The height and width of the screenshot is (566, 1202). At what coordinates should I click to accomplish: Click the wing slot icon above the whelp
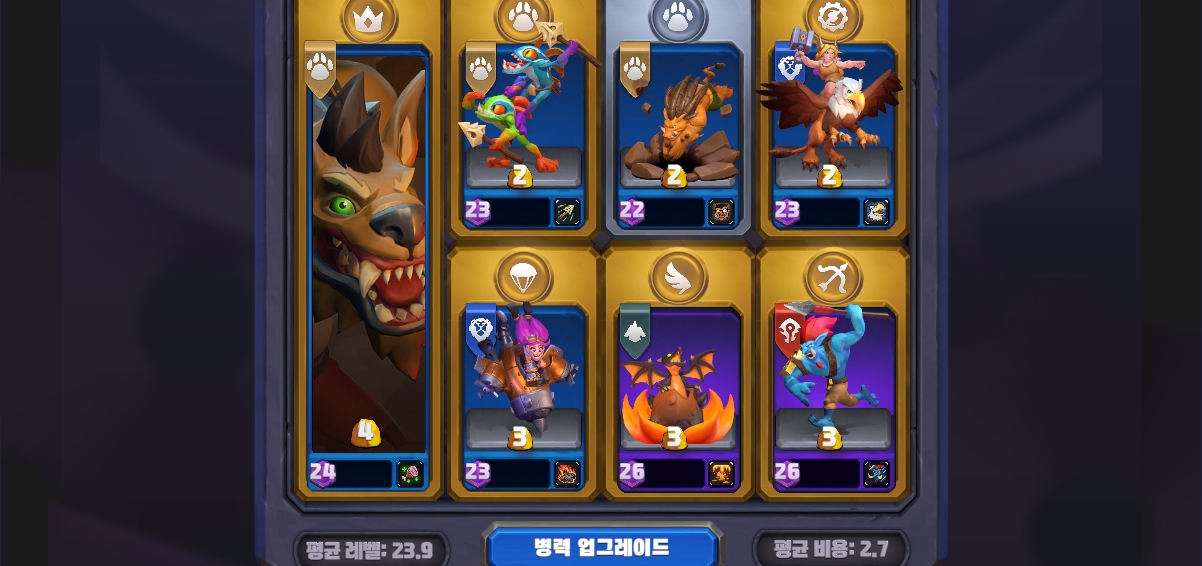pyautogui.click(x=678, y=277)
